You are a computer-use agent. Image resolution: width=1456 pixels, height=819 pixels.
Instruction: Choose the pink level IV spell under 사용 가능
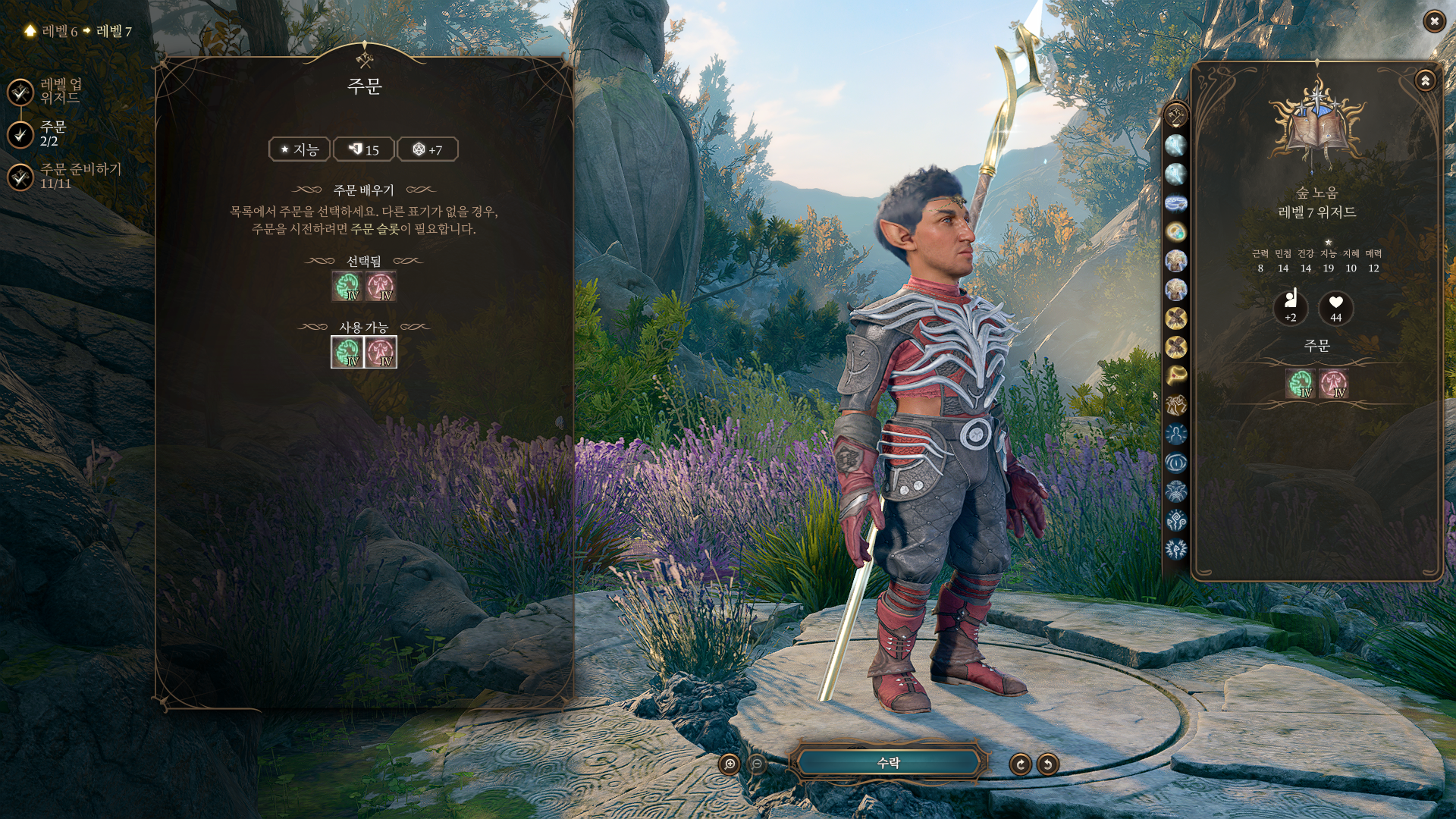point(381,352)
